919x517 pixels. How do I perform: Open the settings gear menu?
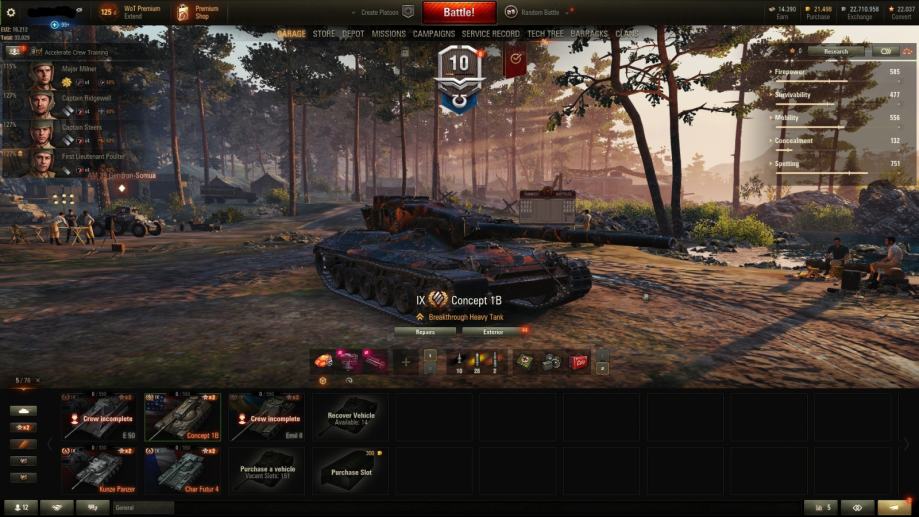(11, 12)
